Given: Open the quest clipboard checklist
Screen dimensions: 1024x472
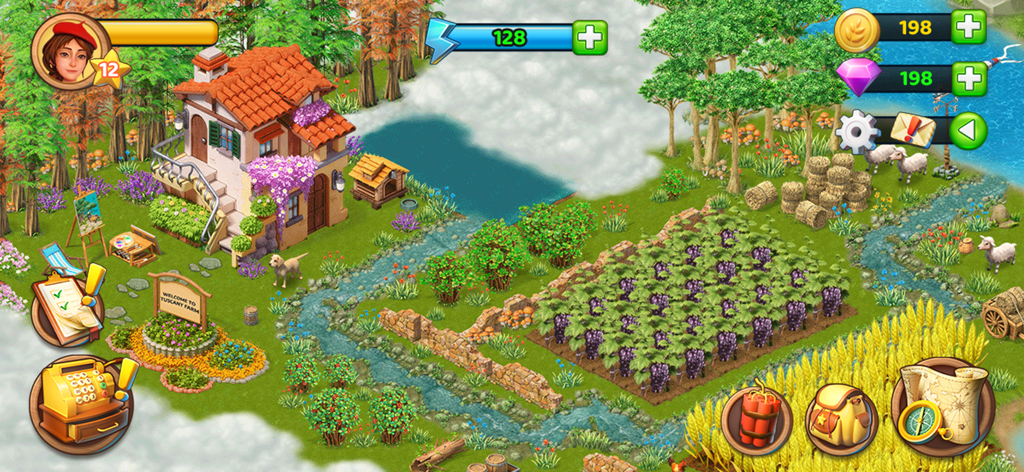Looking at the screenshot, I should (67, 306).
